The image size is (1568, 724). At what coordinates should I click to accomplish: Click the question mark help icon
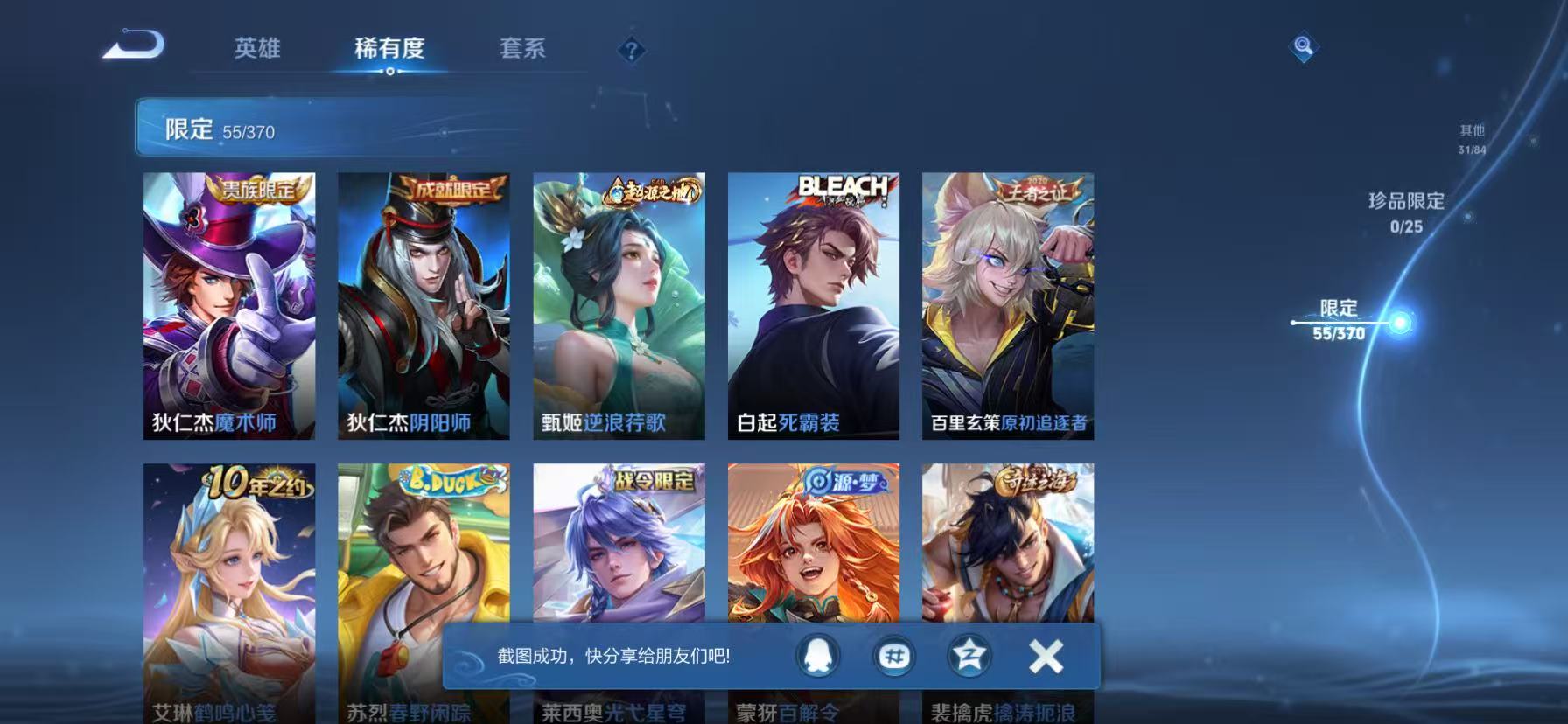click(633, 48)
